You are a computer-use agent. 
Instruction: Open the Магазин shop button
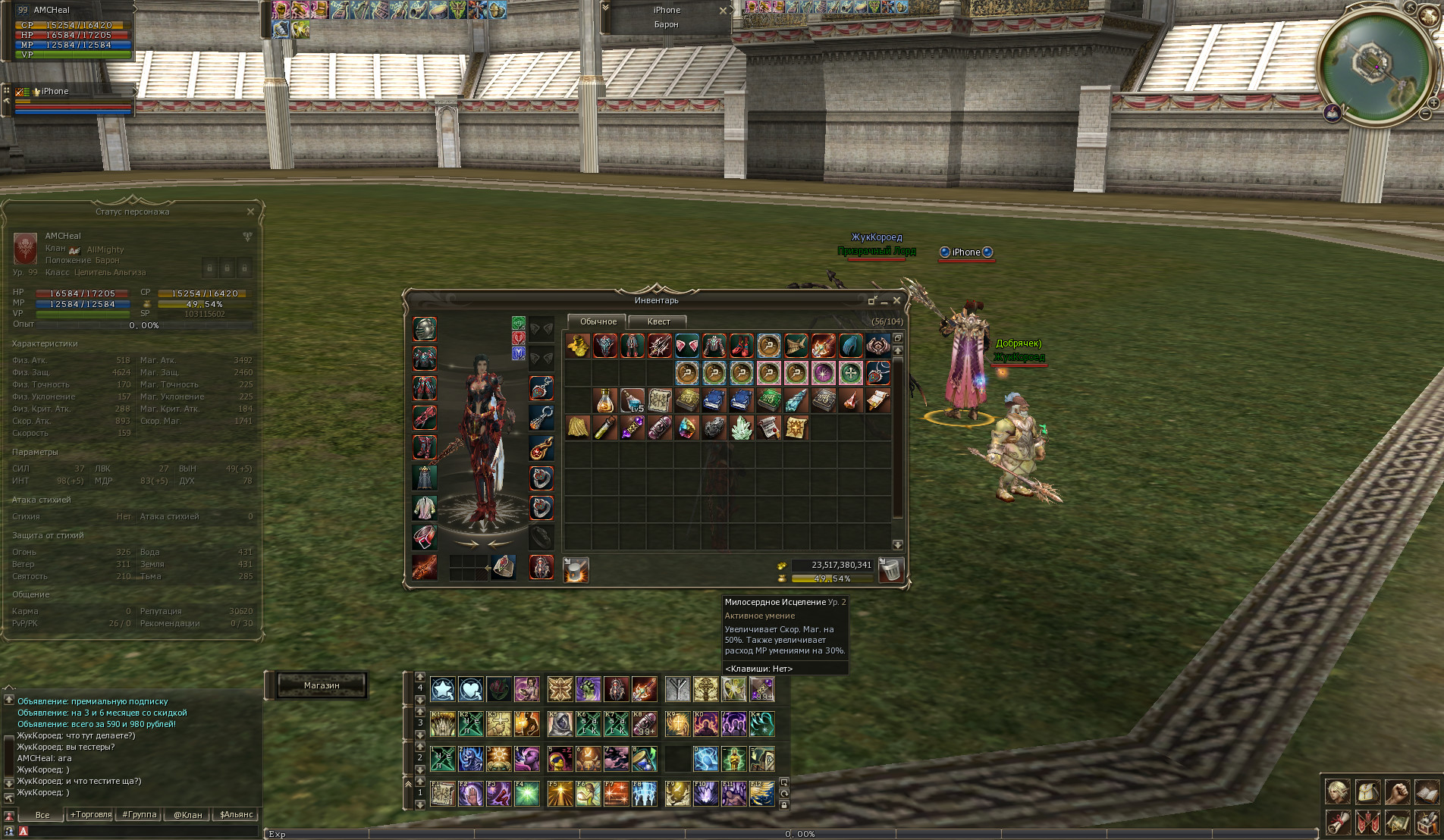click(x=322, y=685)
